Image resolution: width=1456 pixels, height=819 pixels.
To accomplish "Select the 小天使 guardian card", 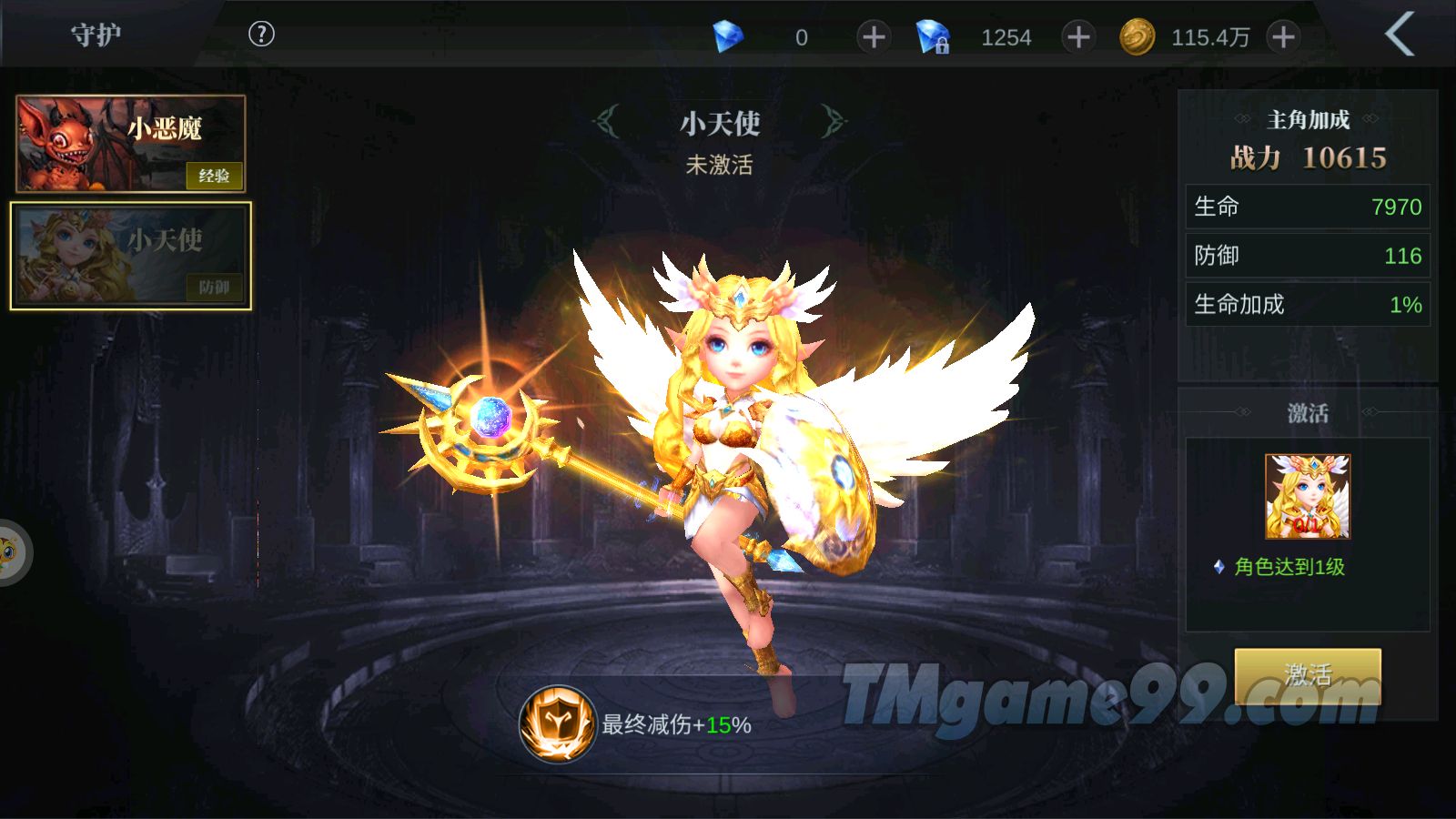I will (x=131, y=256).
